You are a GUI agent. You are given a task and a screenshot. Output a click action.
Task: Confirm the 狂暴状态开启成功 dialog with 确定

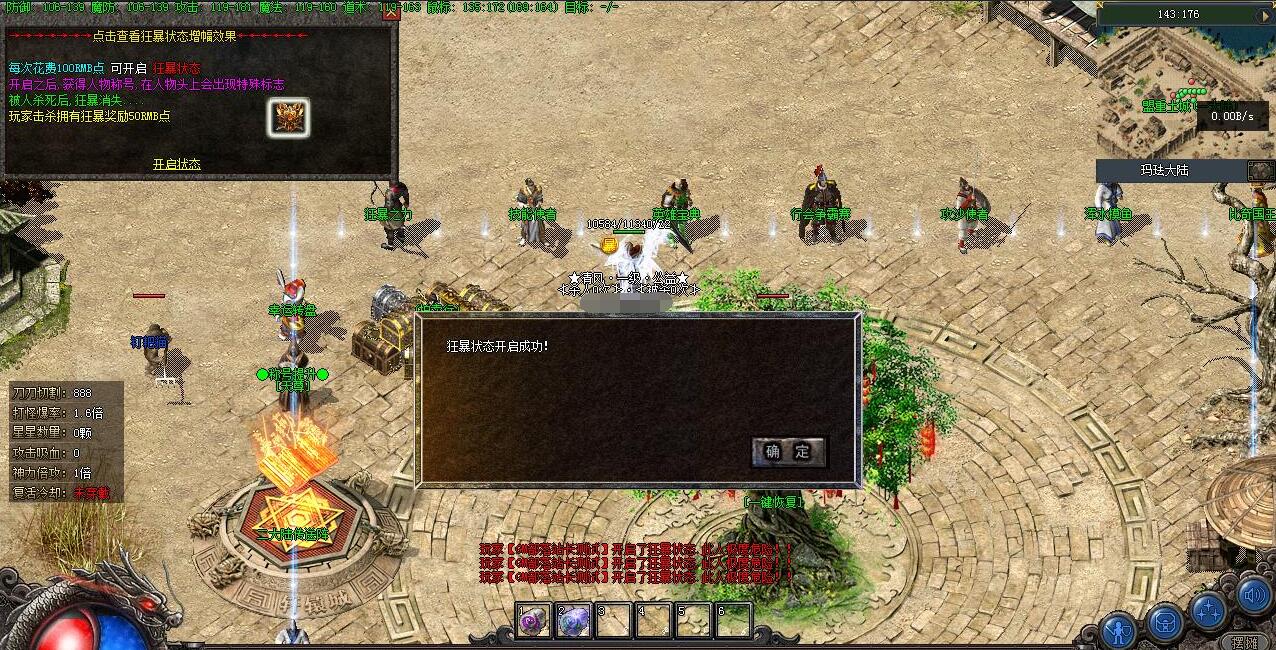point(789,452)
